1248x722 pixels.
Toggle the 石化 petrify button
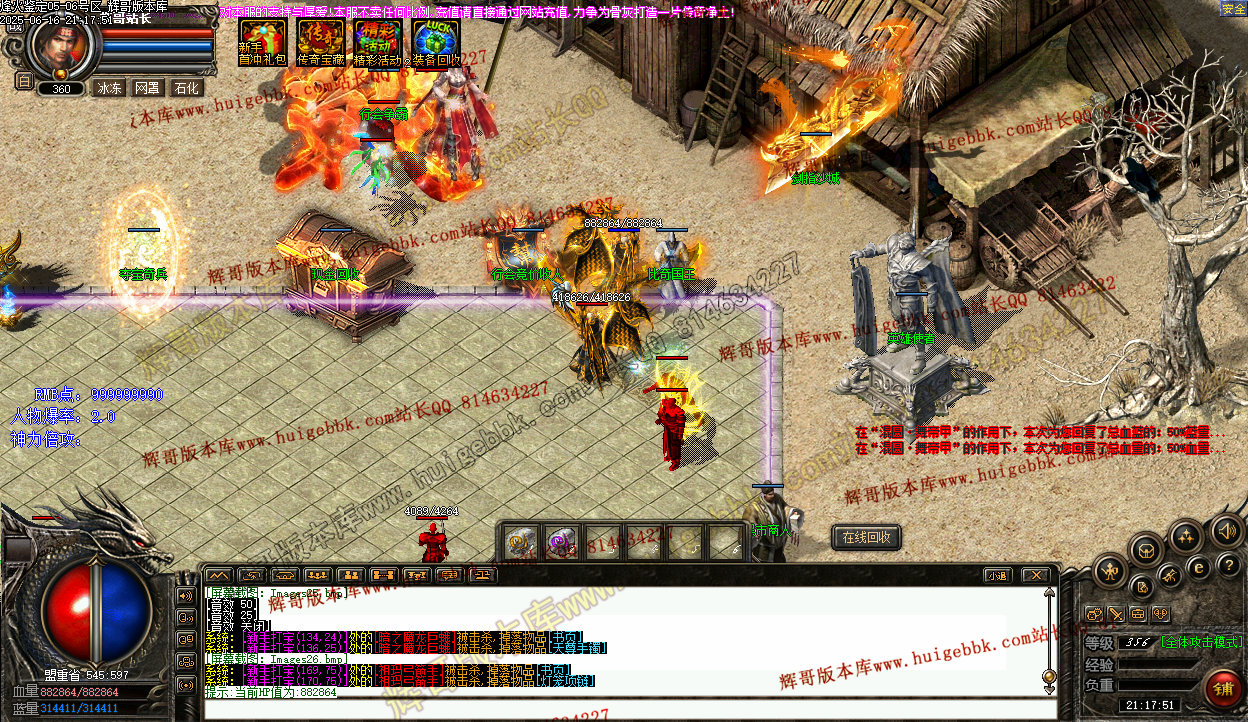click(x=186, y=88)
